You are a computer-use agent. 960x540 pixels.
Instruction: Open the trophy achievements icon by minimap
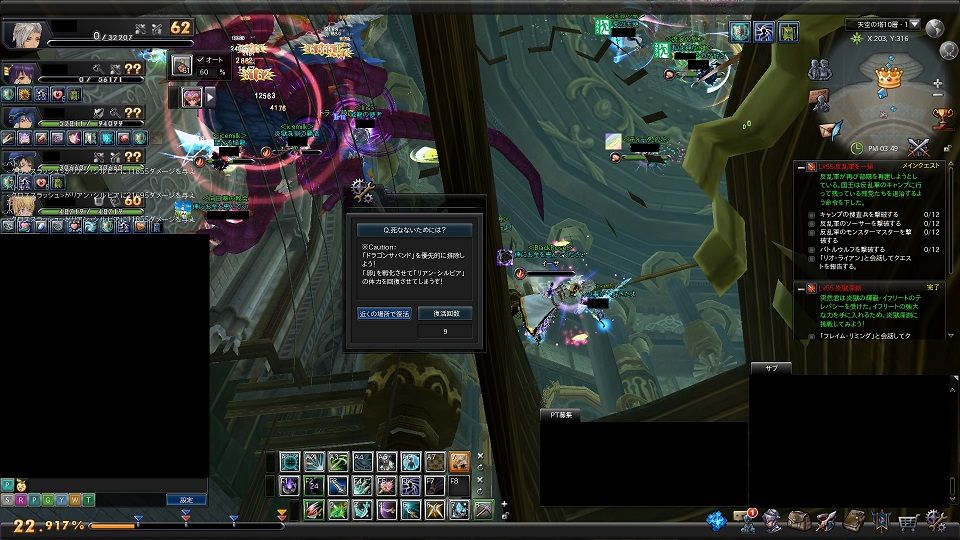(x=942, y=118)
